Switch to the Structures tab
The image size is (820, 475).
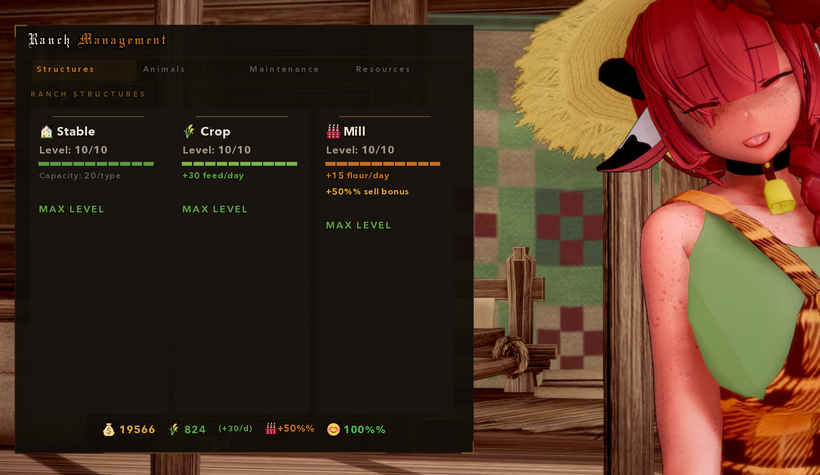[x=66, y=70]
